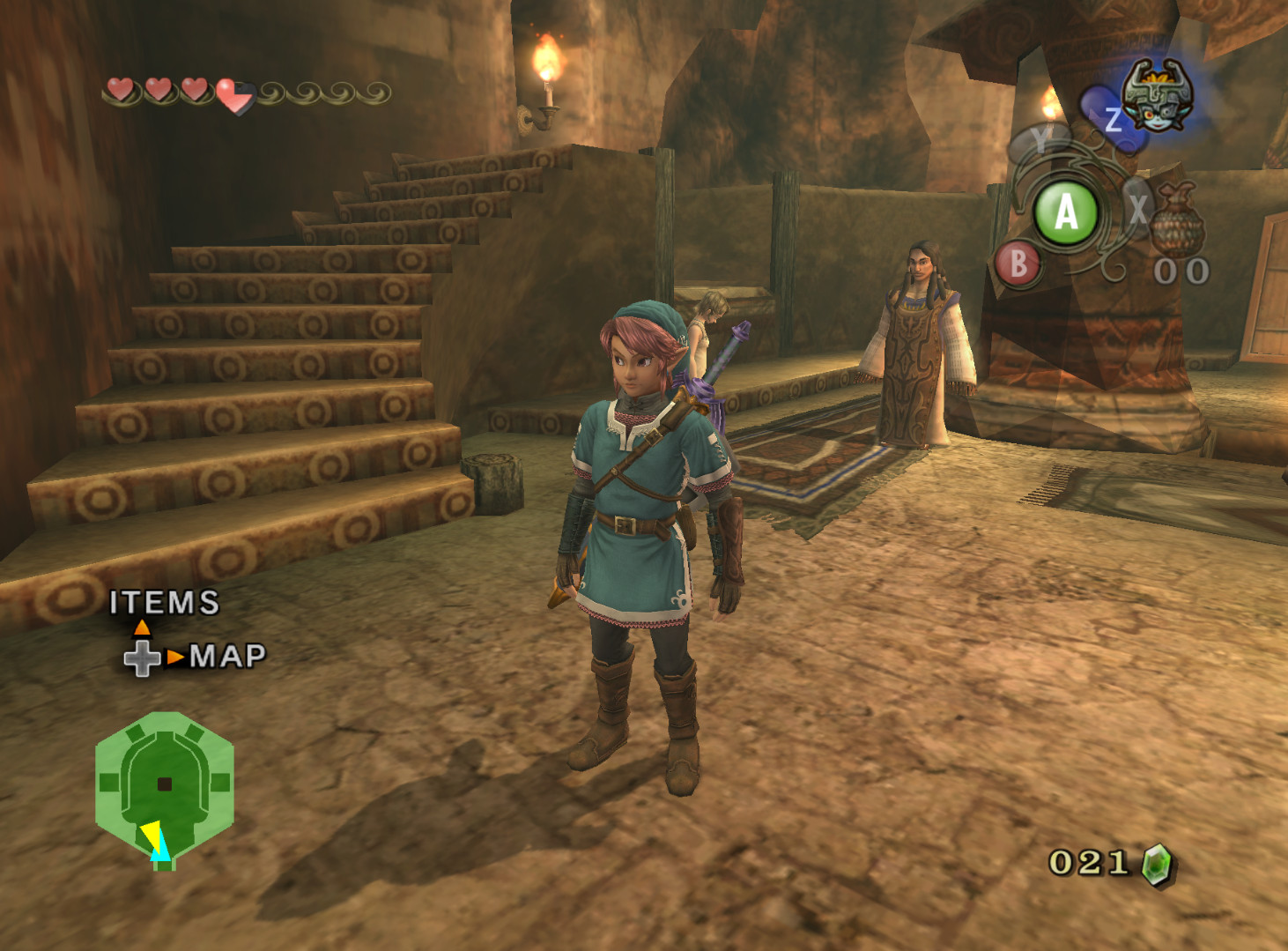1288x951 pixels.
Task: Click the empty Y item button
Action: [x=1041, y=138]
